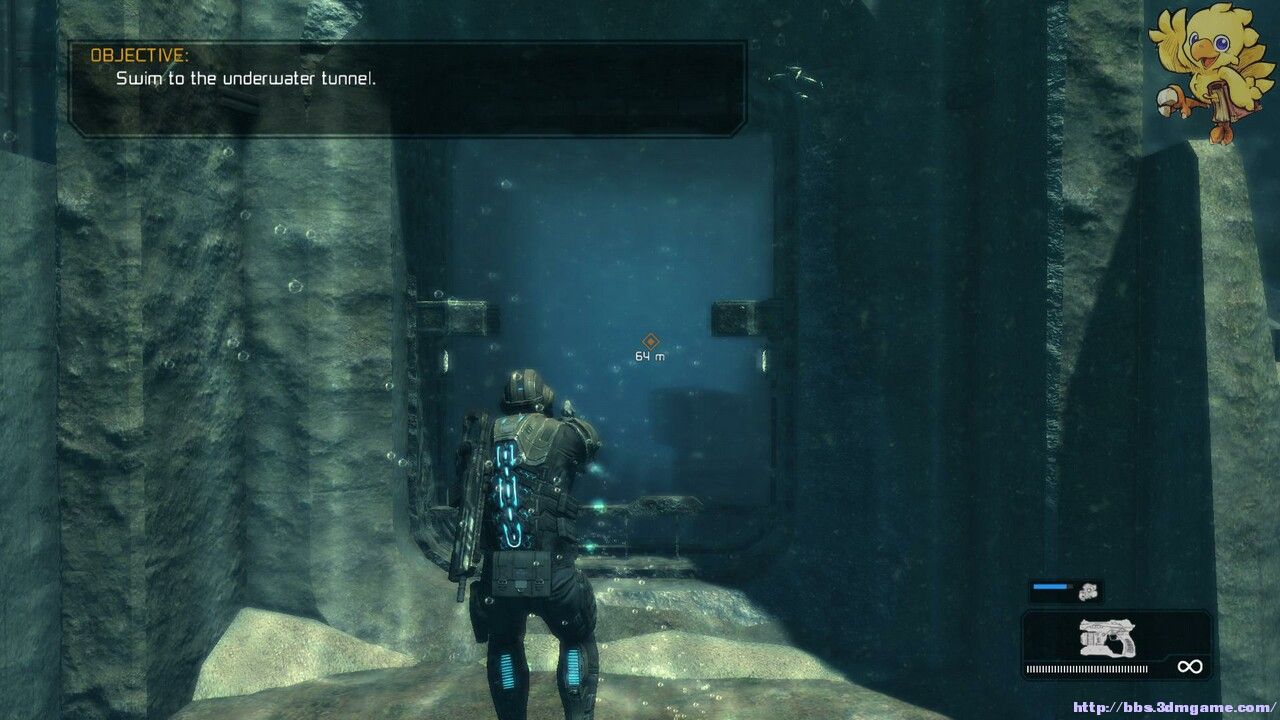Screen dimensions: 1280x720
Task: Open the bbs.3dmgame.com watermark link
Action: click(x=1174, y=708)
